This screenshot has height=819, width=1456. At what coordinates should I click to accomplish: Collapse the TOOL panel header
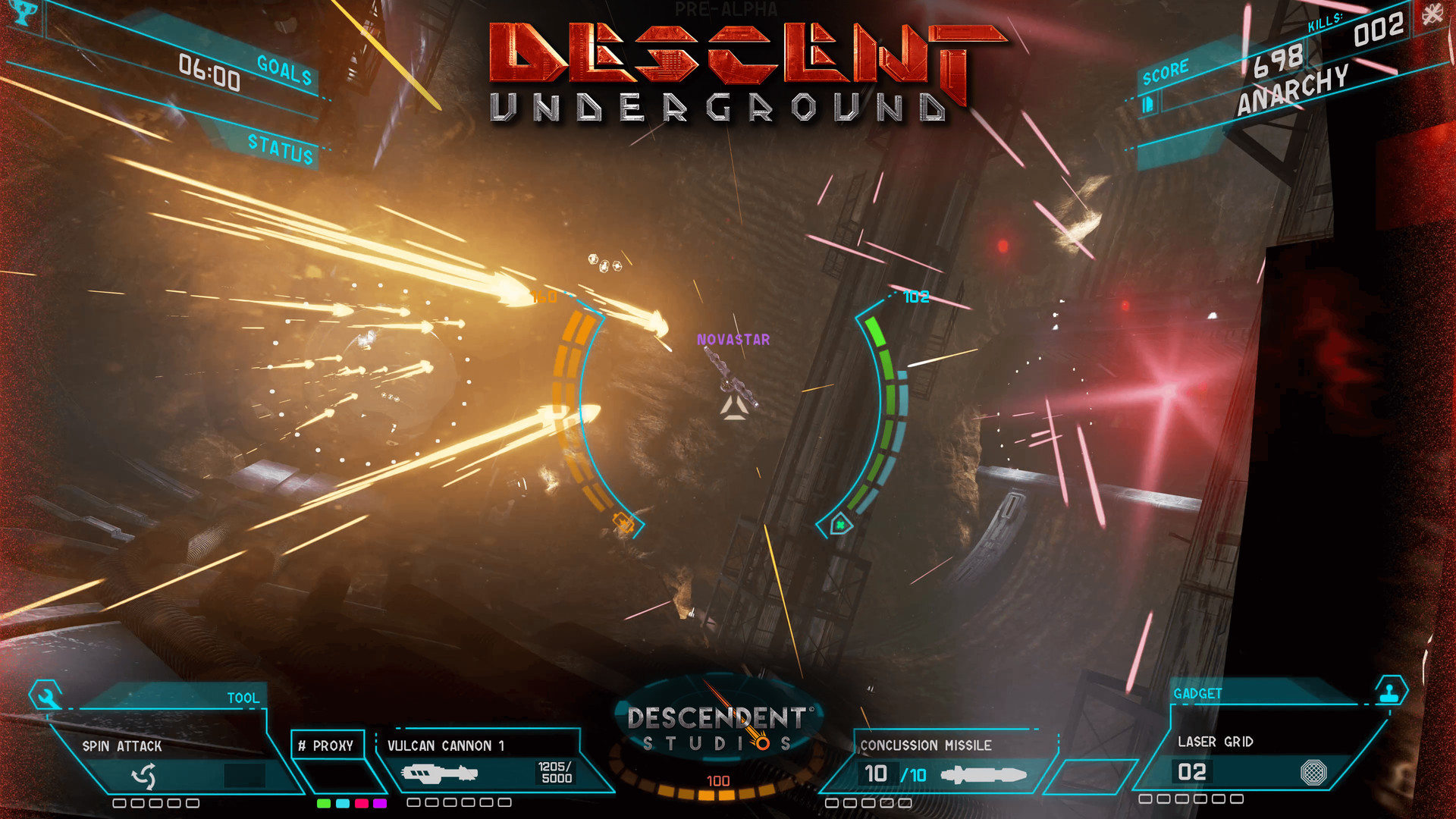pyautogui.click(x=243, y=696)
